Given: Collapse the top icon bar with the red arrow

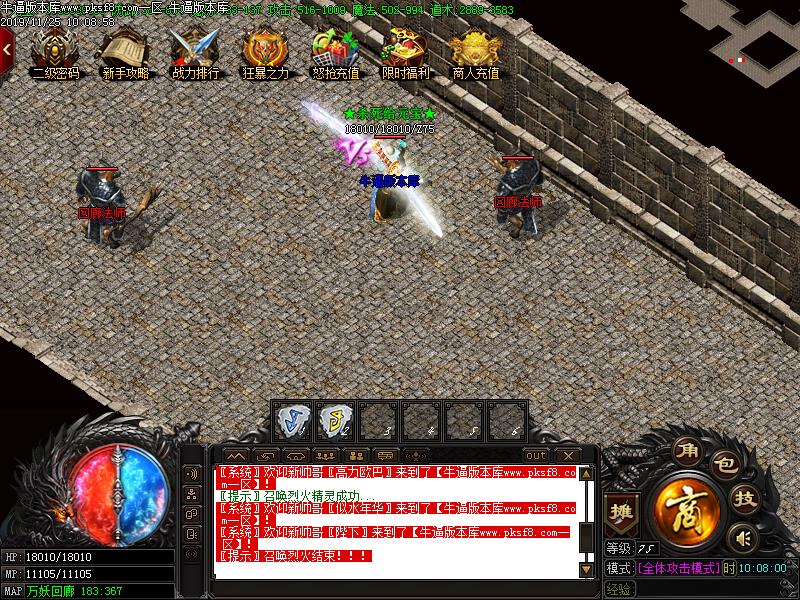Looking at the screenshot, I should point(6,47).
